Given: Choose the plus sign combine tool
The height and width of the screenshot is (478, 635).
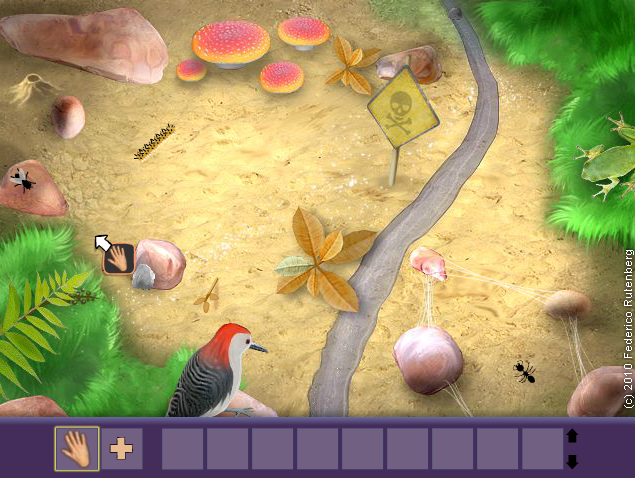Looking at the screenshot, I should point(121,448).
